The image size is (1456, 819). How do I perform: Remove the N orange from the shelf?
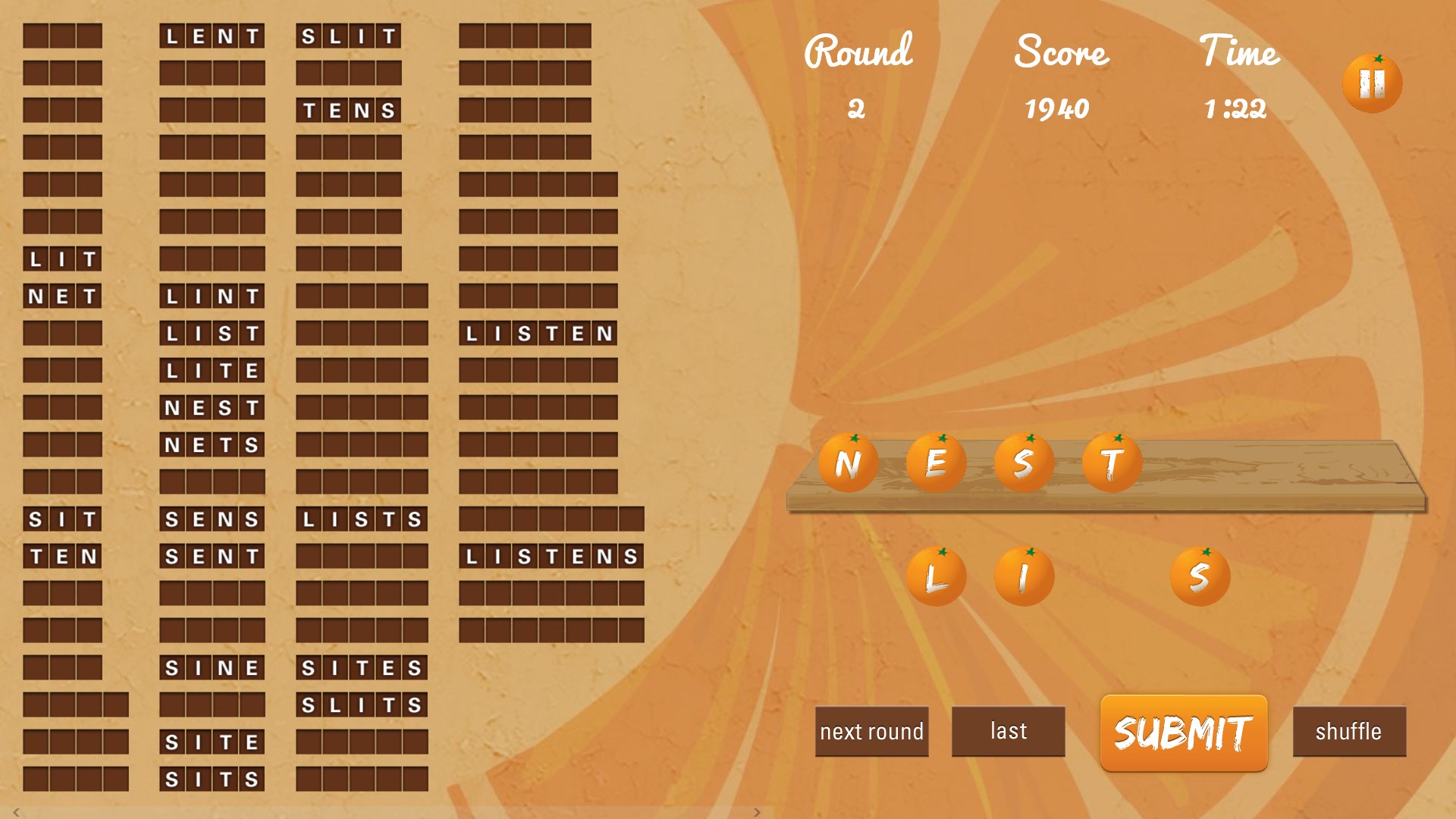848,463
